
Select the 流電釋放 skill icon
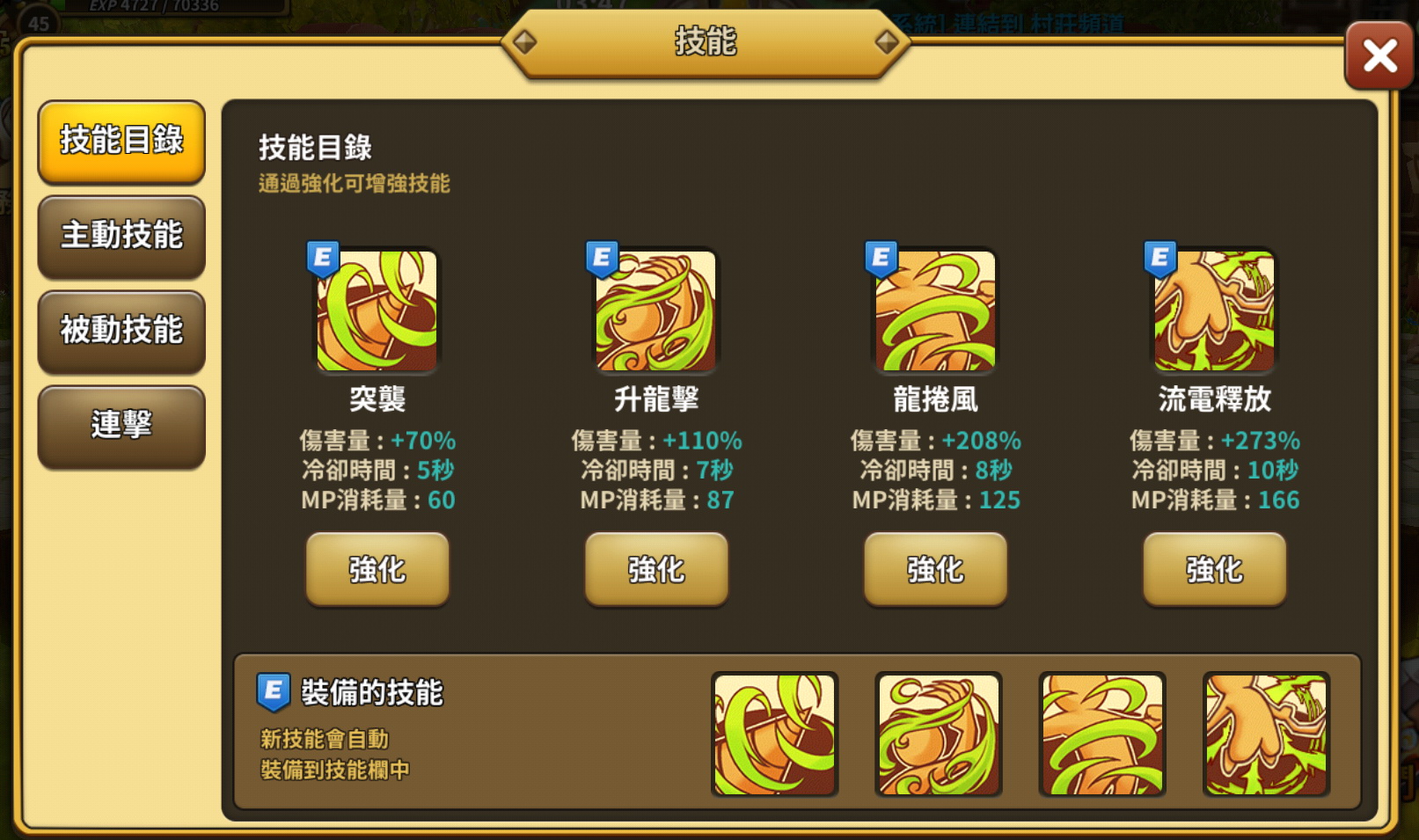point(1213,312)
